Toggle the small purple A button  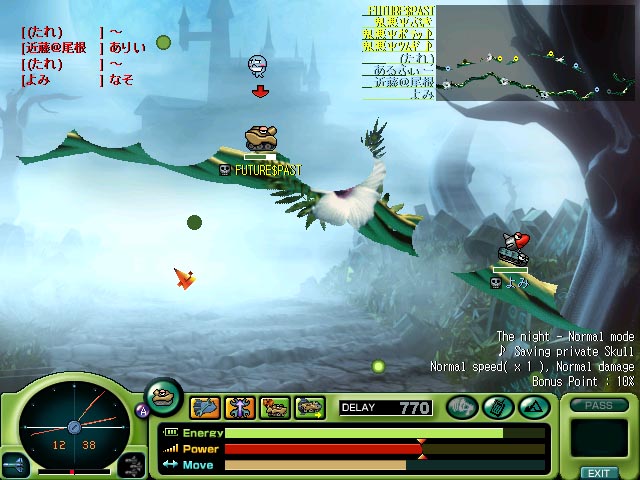coord(141,410)
